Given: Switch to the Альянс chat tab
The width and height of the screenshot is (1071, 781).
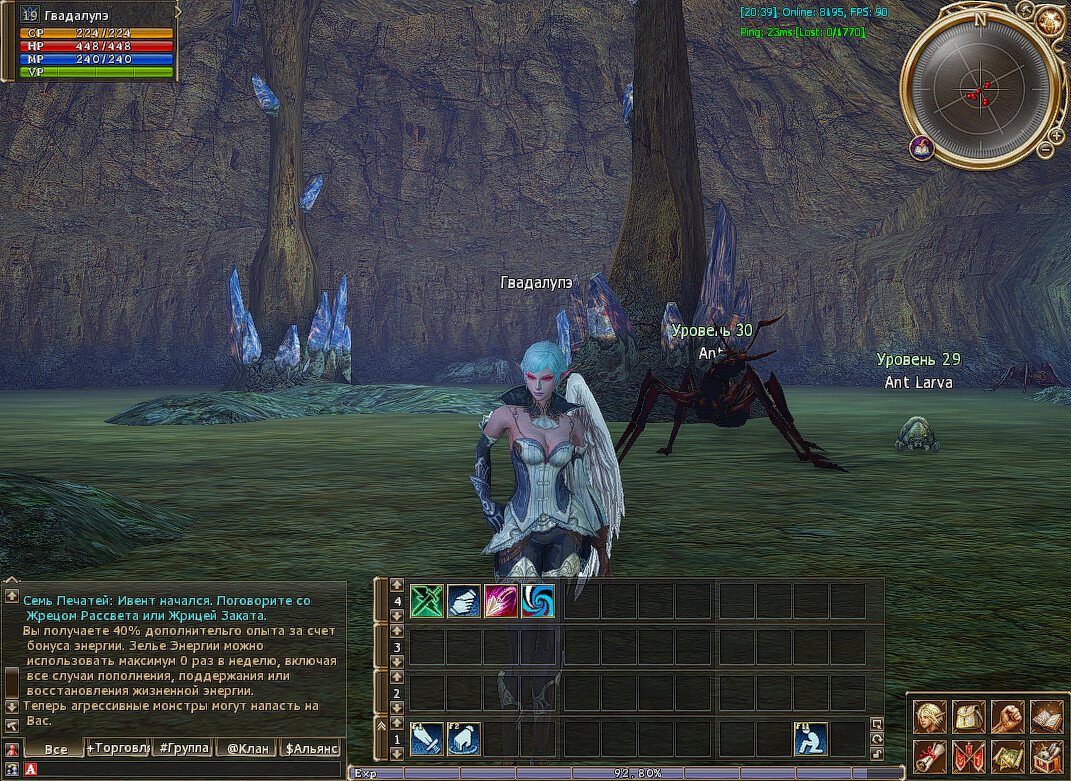Looking at the screenshot, I should 310,748.
